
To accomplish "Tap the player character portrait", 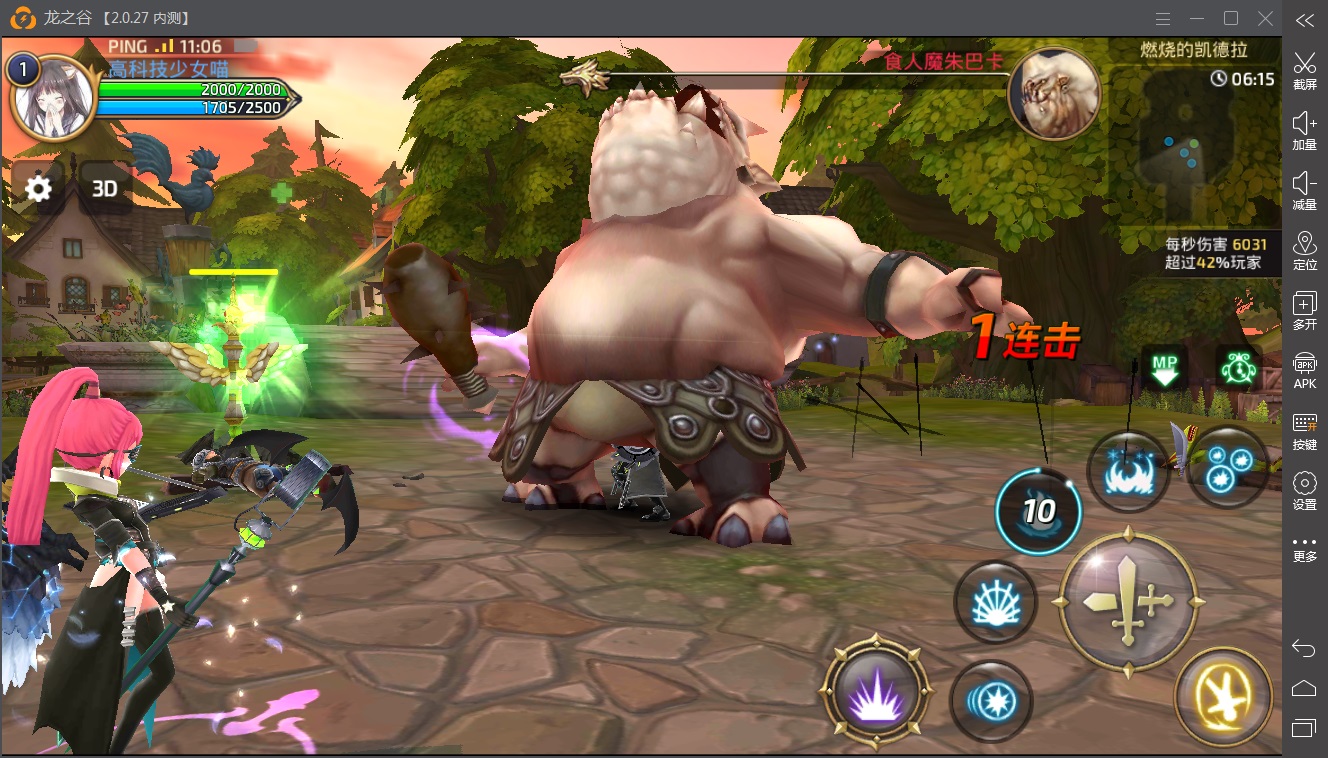I will click(x=54, y=99).
